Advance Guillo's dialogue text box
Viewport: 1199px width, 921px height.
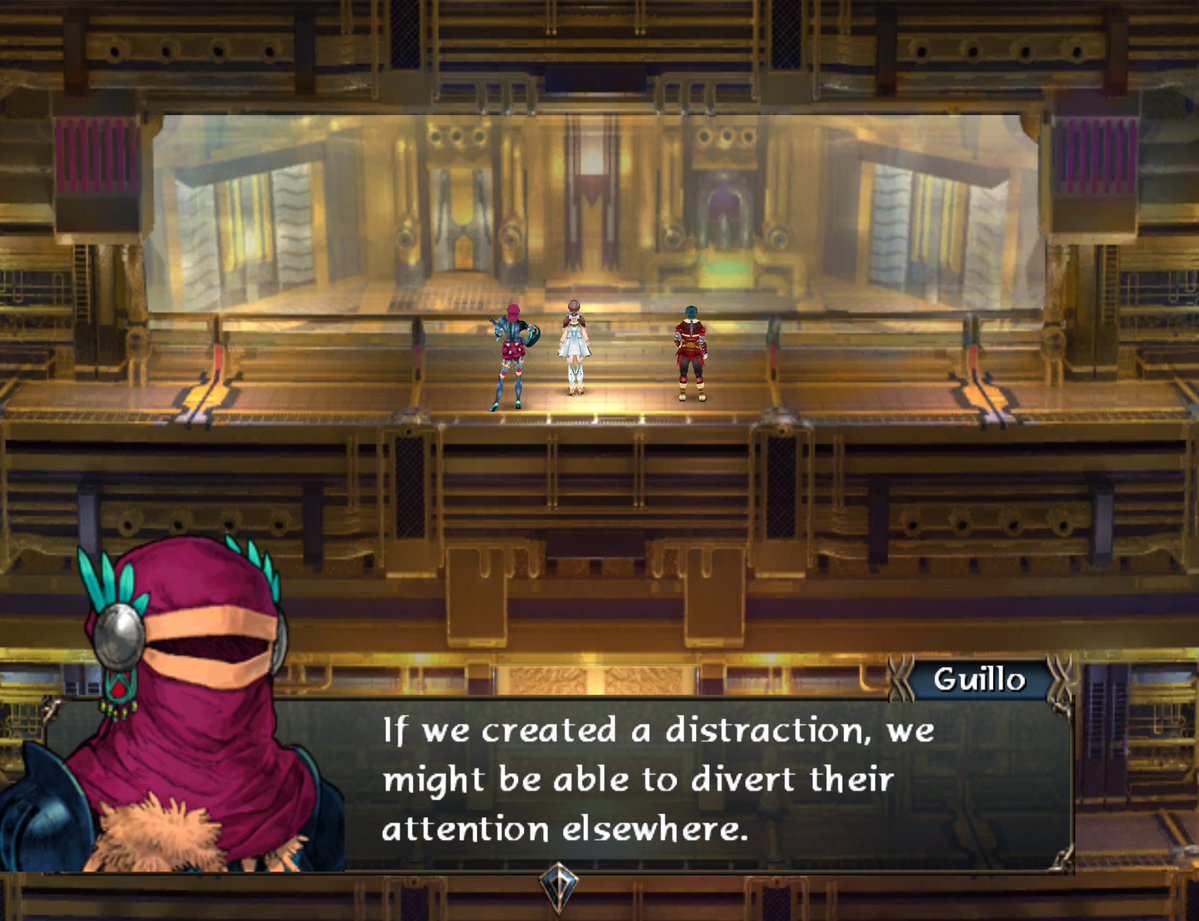pyautogui.click(x=660, y=782)
